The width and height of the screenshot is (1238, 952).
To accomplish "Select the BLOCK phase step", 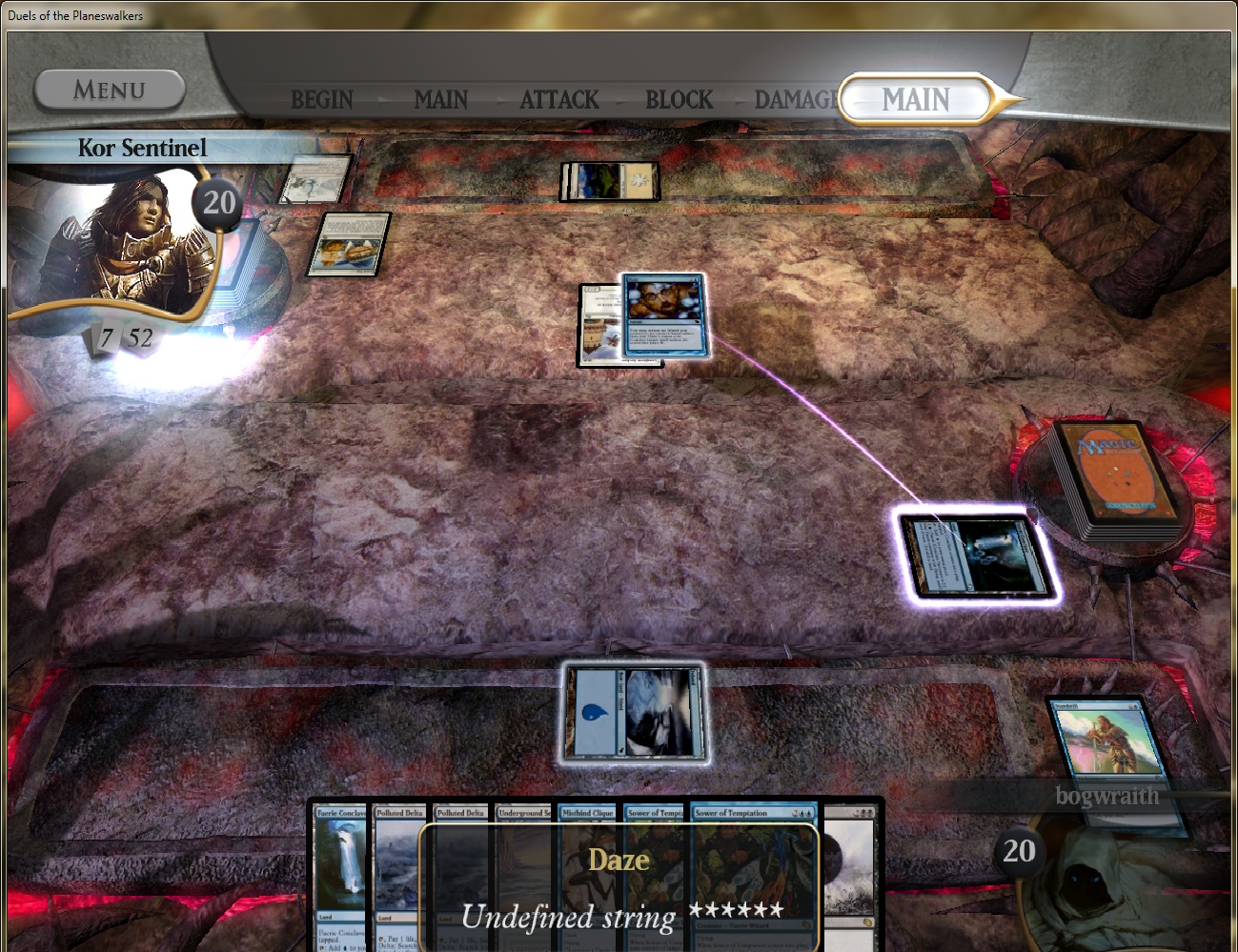I will (679, 99).
